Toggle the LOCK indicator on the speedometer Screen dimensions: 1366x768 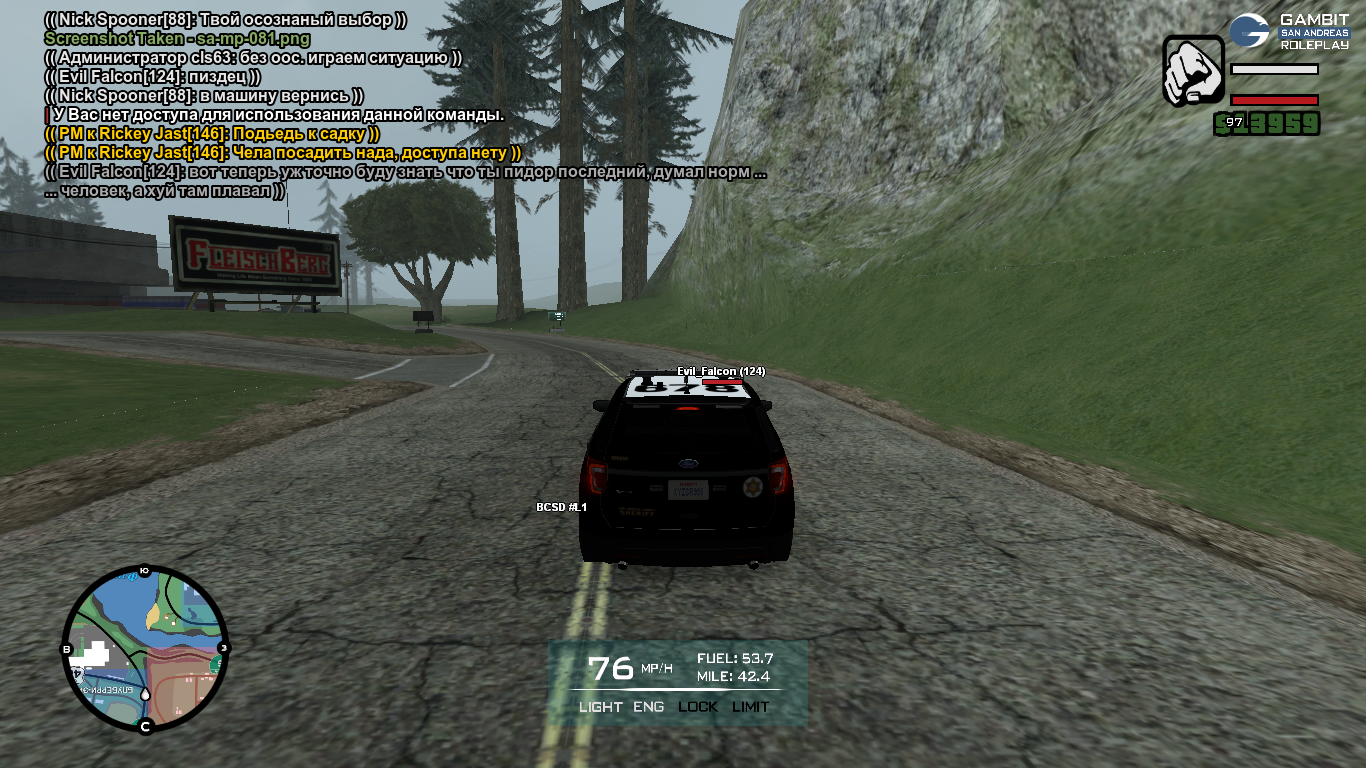click(x=698, y=707)
